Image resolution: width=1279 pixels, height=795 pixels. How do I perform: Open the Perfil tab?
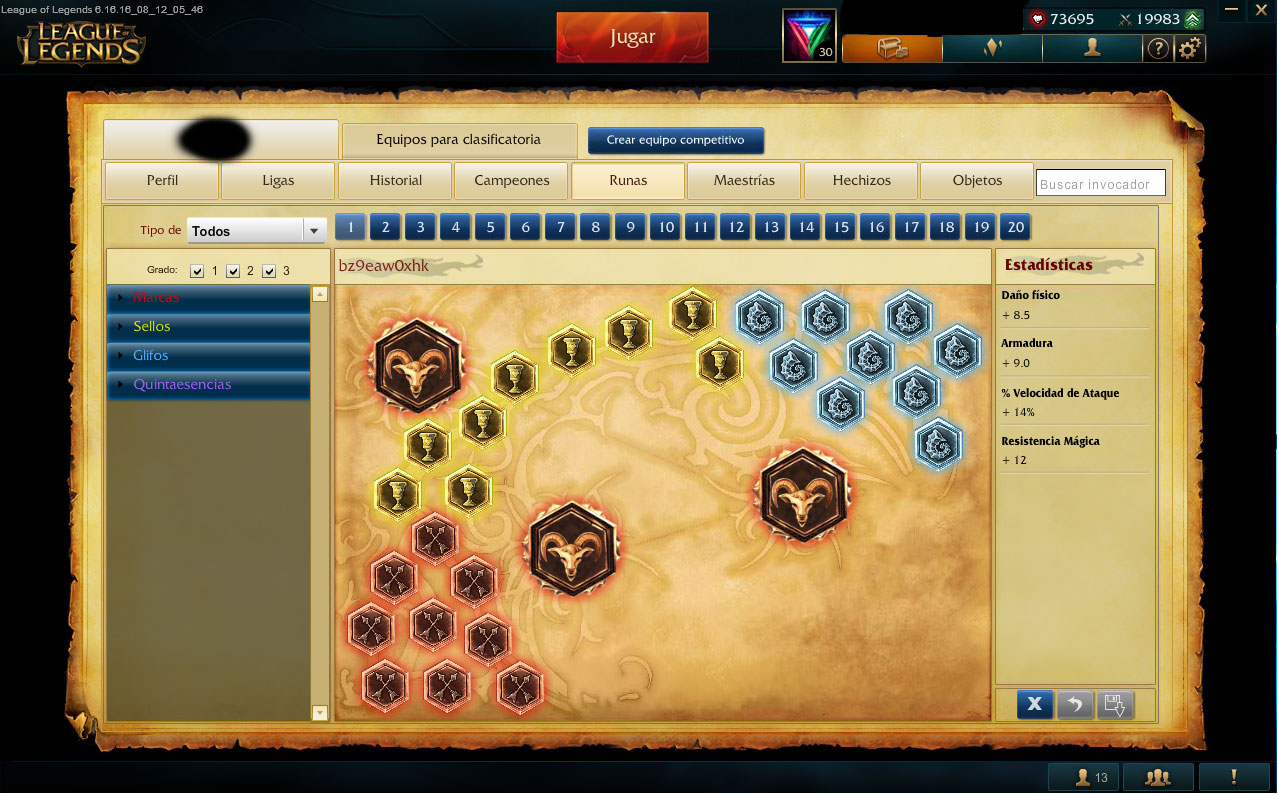(x=162, y=181)
